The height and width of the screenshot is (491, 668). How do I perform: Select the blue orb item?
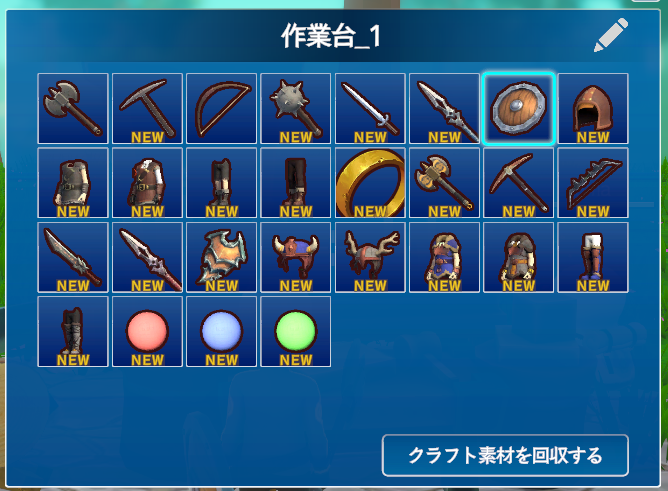[221, 331]
